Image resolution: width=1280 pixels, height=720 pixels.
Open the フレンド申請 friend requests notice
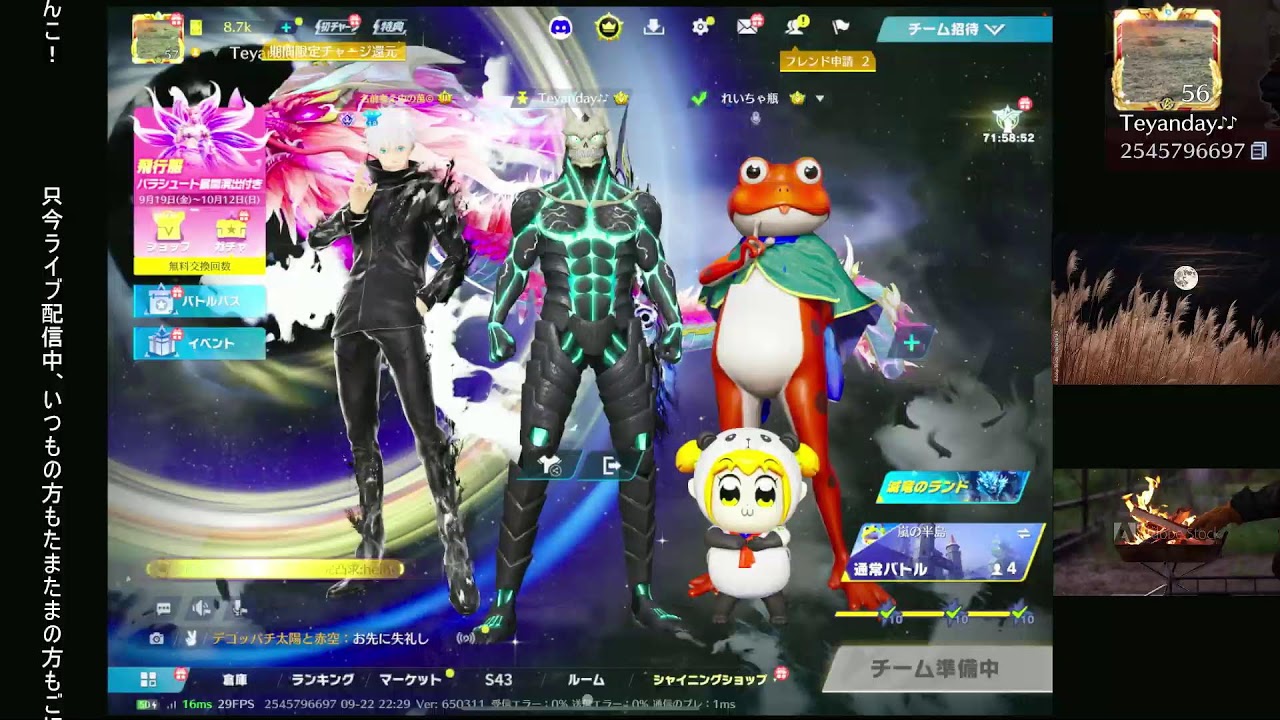(828, 62)
